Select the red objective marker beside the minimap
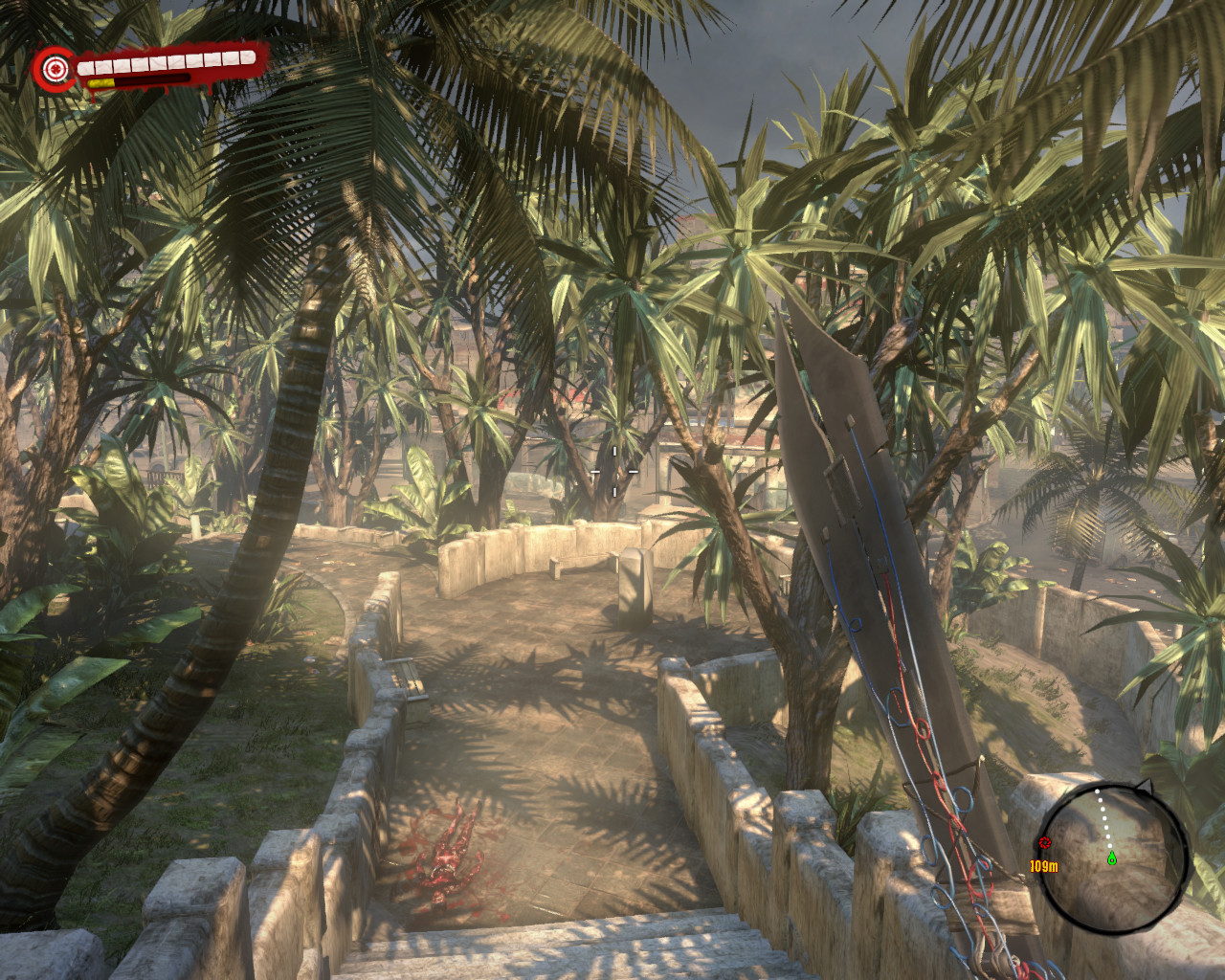 click(1044, 843)
